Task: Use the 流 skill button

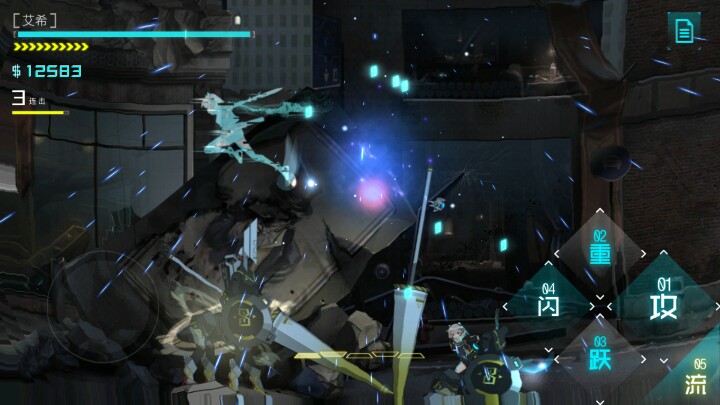Action: click(697, 380)
